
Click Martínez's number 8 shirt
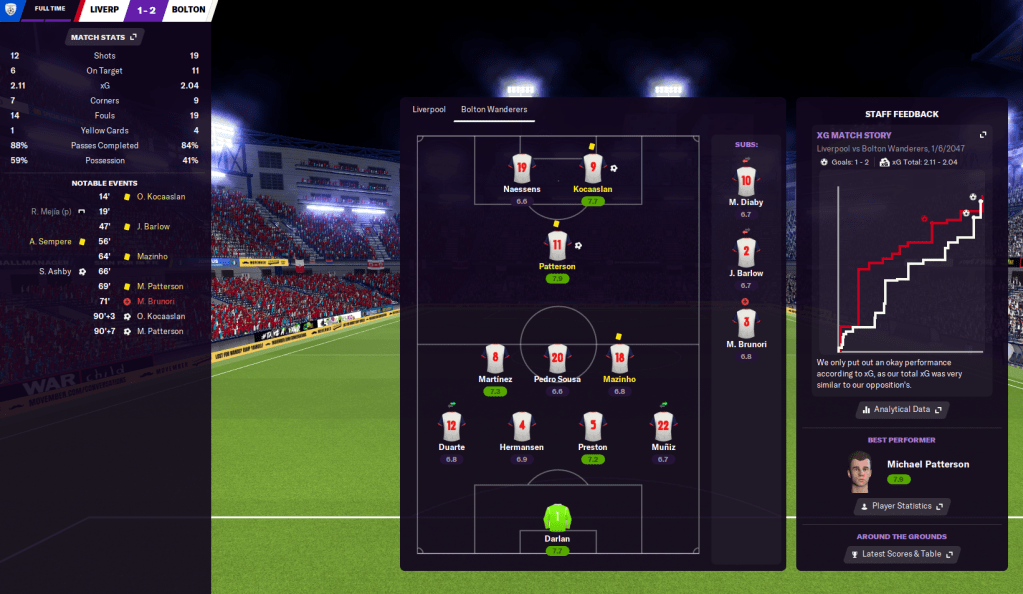(x=494, y=358)
